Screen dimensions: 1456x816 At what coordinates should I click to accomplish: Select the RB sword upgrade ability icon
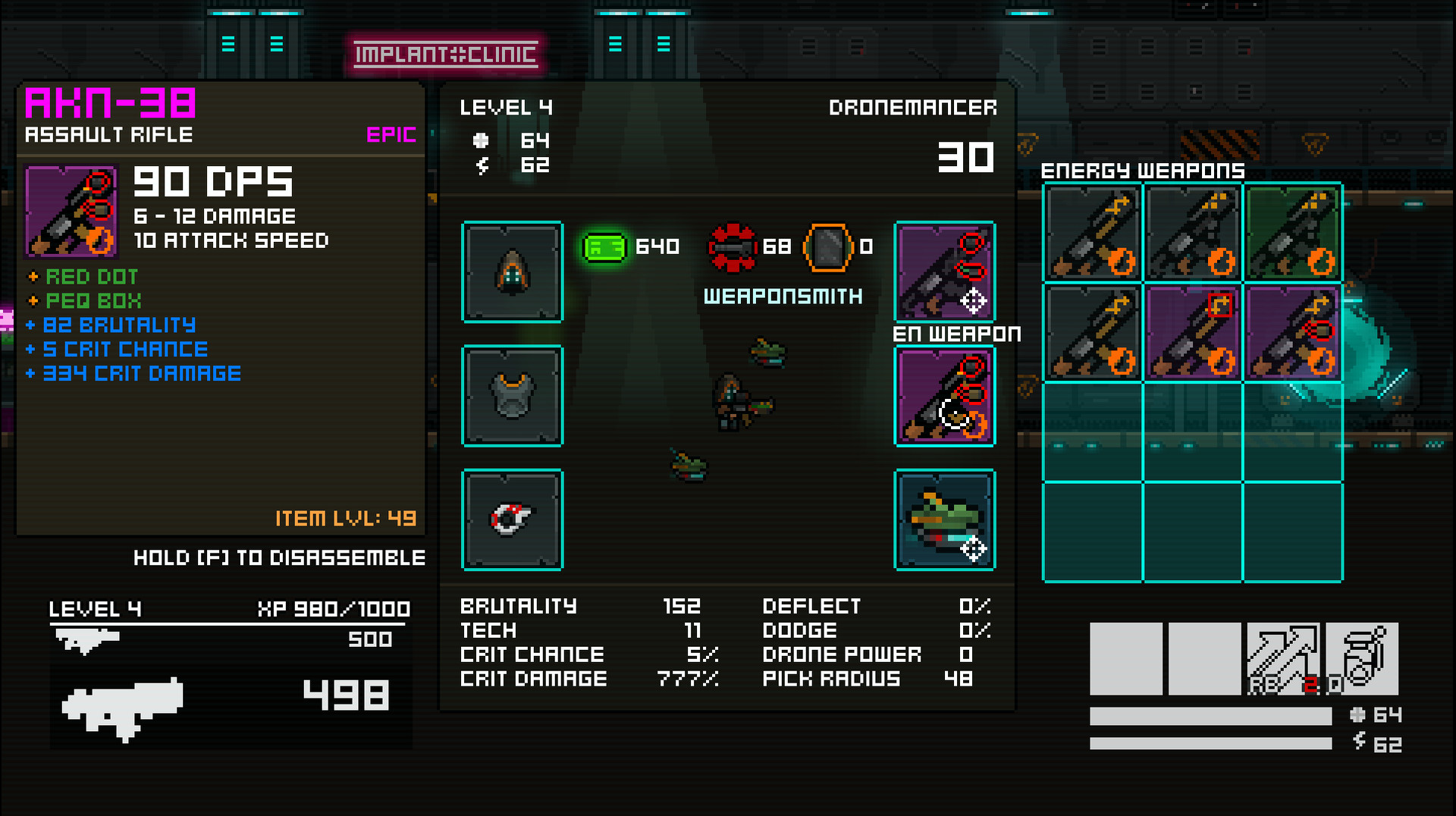click(x=1285, y=660)
